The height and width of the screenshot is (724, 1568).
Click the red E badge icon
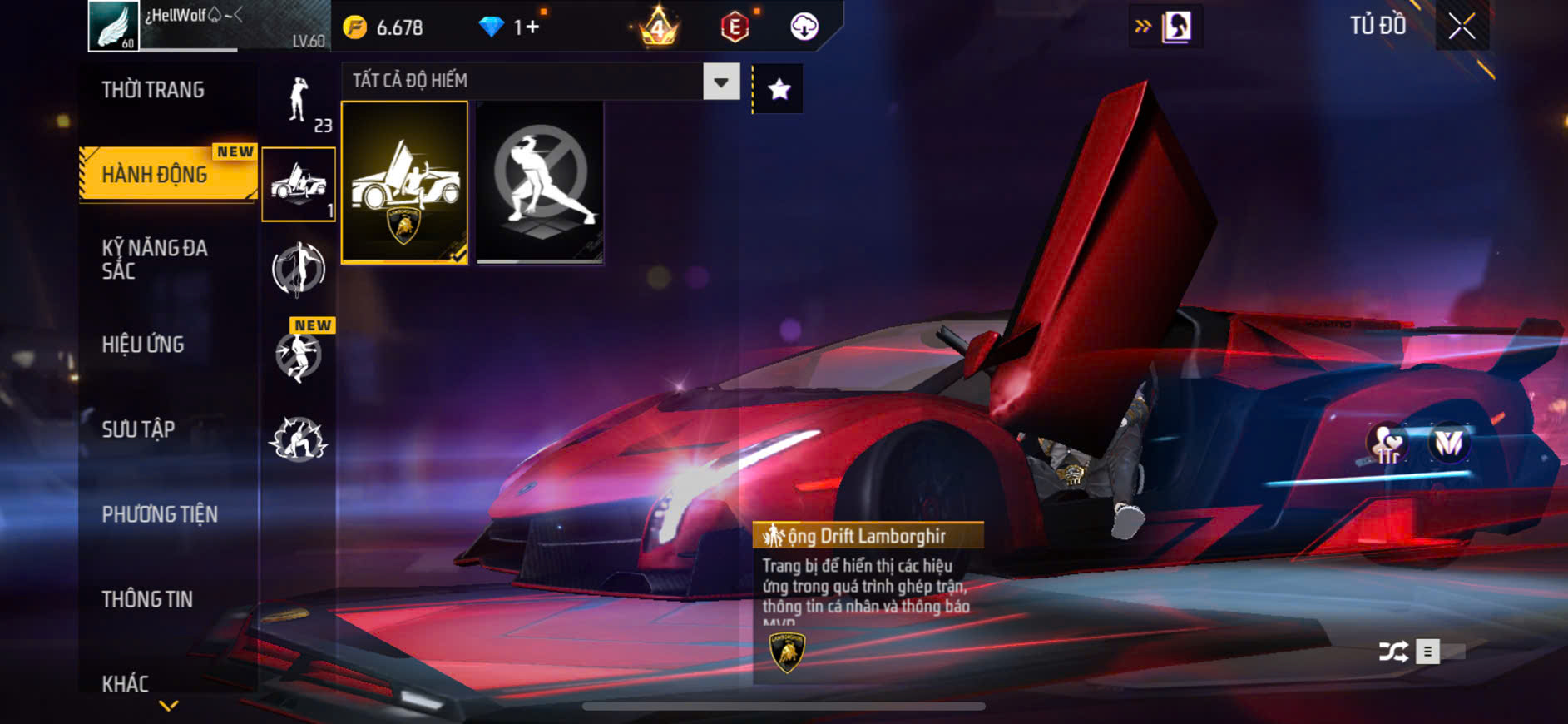click(x=735, y=27)
